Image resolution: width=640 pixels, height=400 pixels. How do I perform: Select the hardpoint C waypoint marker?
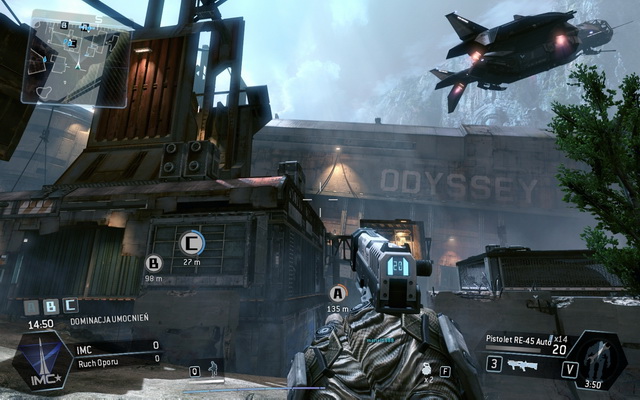192,242
